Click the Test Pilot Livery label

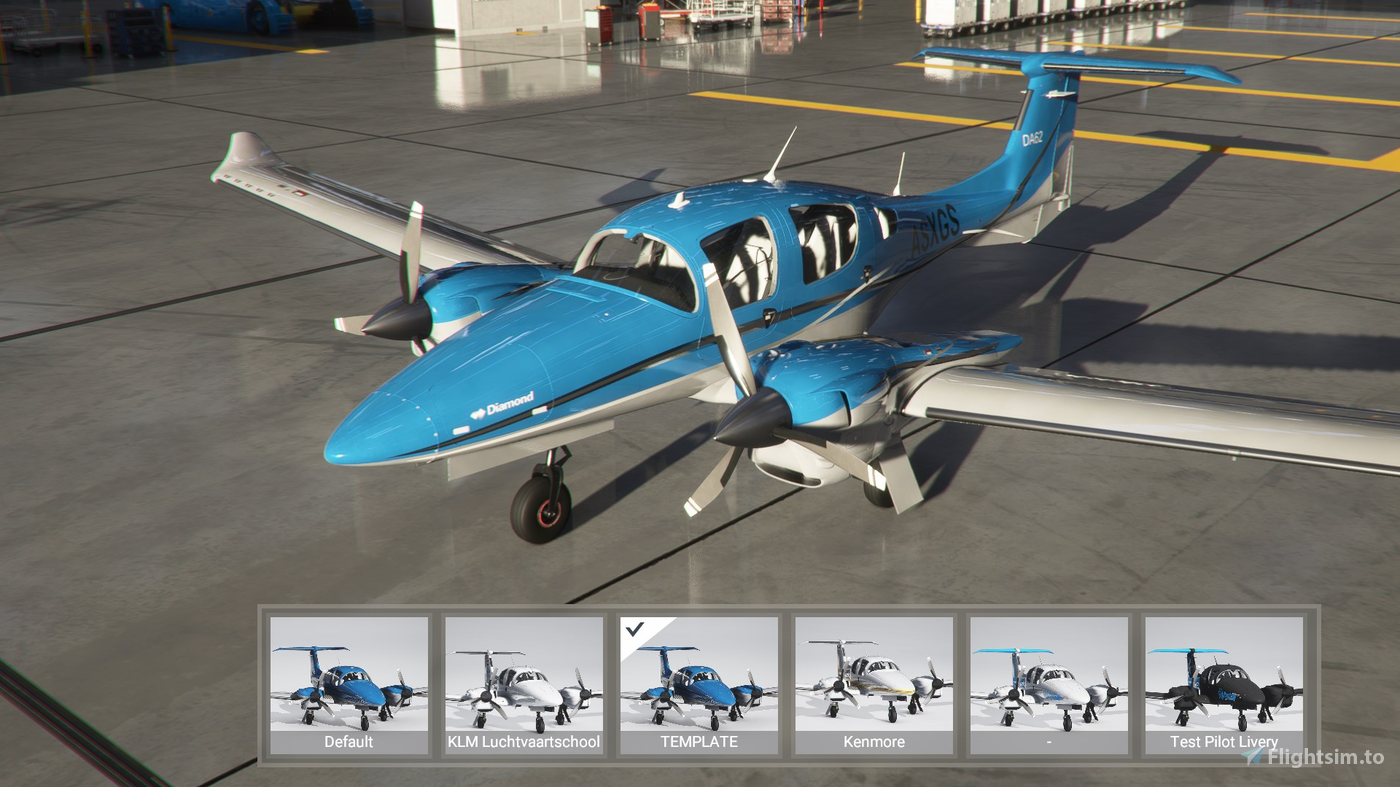coord(1222,742)
